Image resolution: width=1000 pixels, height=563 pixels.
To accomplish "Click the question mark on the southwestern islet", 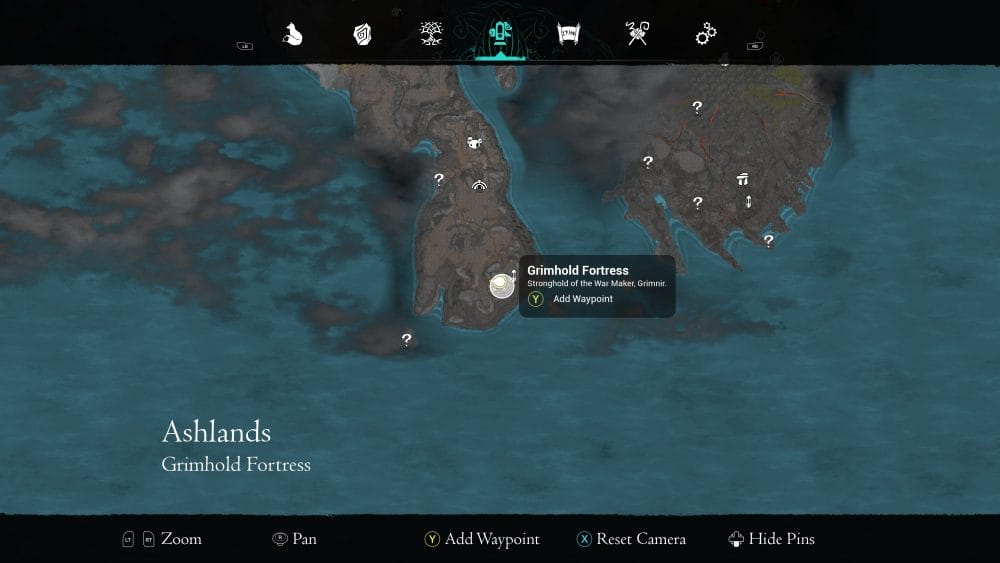I will [x=406, y=340].
